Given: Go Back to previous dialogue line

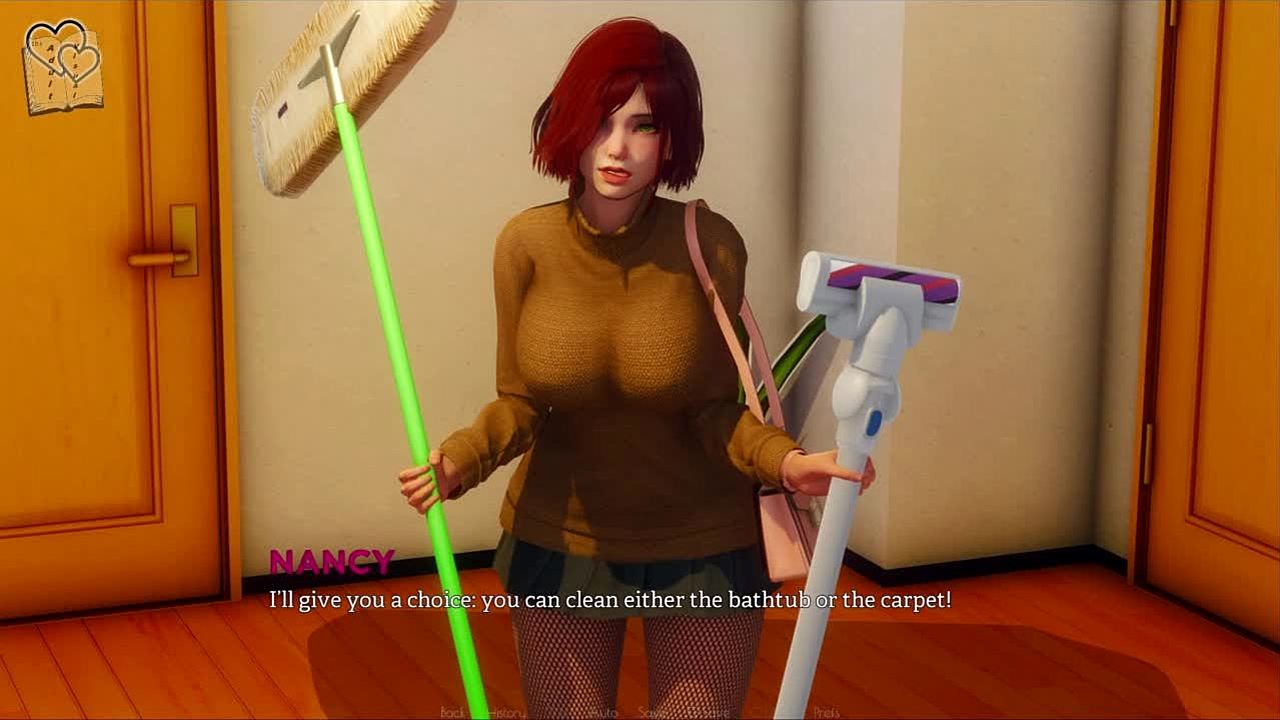Looking at the screenshot, I should coord(453,713).
